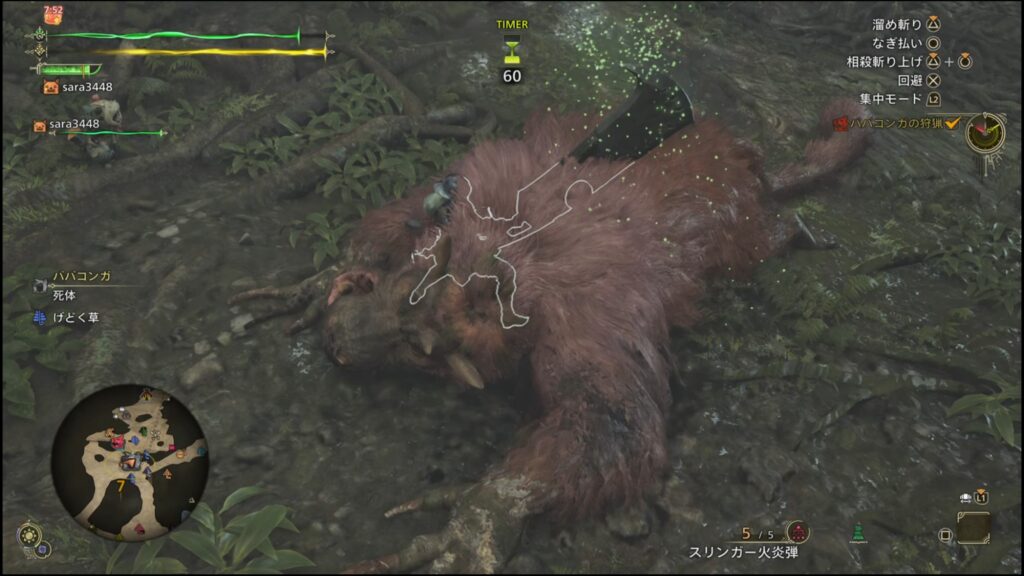Click the weapon sharpness gauge
The width and height of the screenshot is (1024, 576).
[68, 69]
